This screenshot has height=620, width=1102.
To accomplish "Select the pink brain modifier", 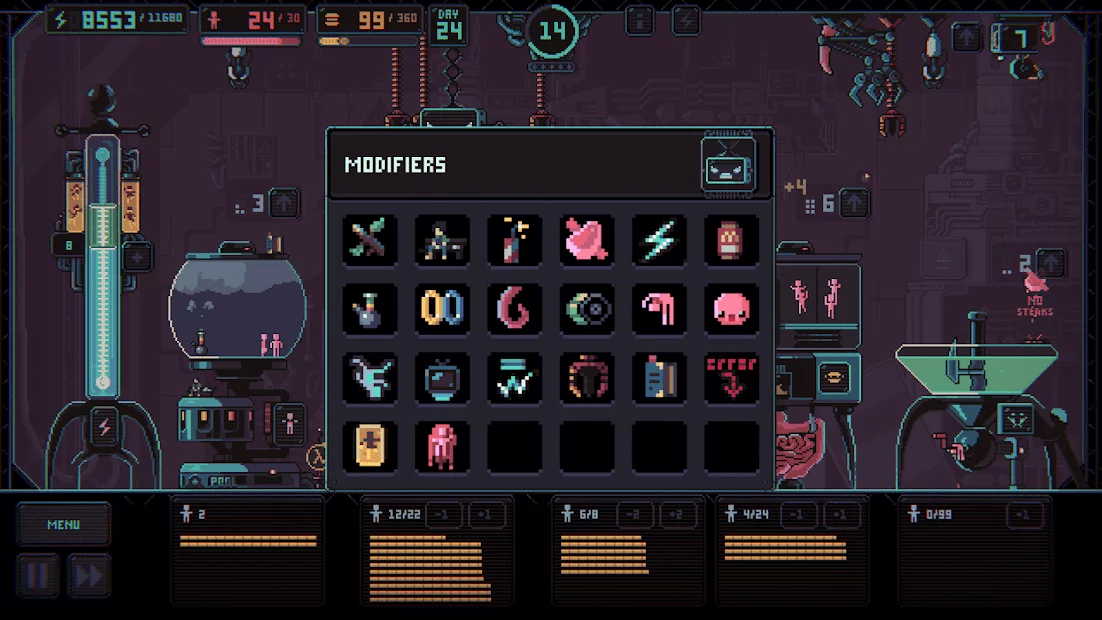I will 587,240.
